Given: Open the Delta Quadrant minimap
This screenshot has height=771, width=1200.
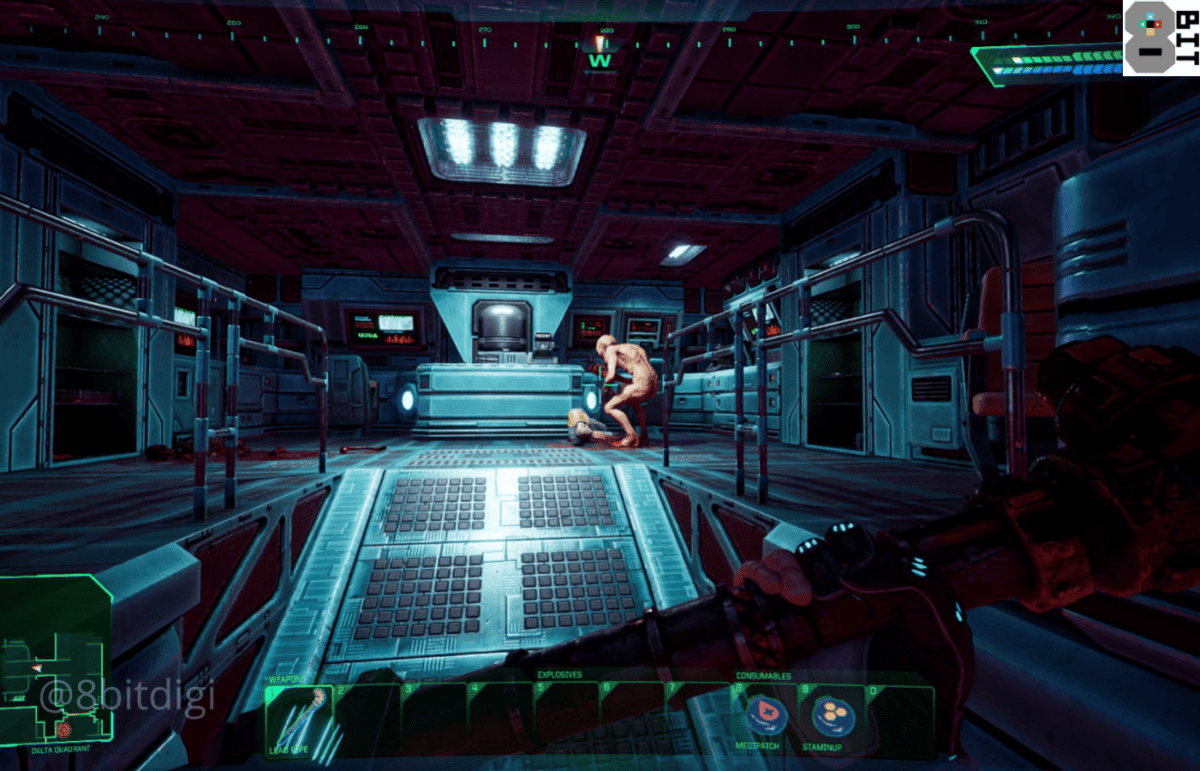Looking at the screenshot, I should [56, 660].
